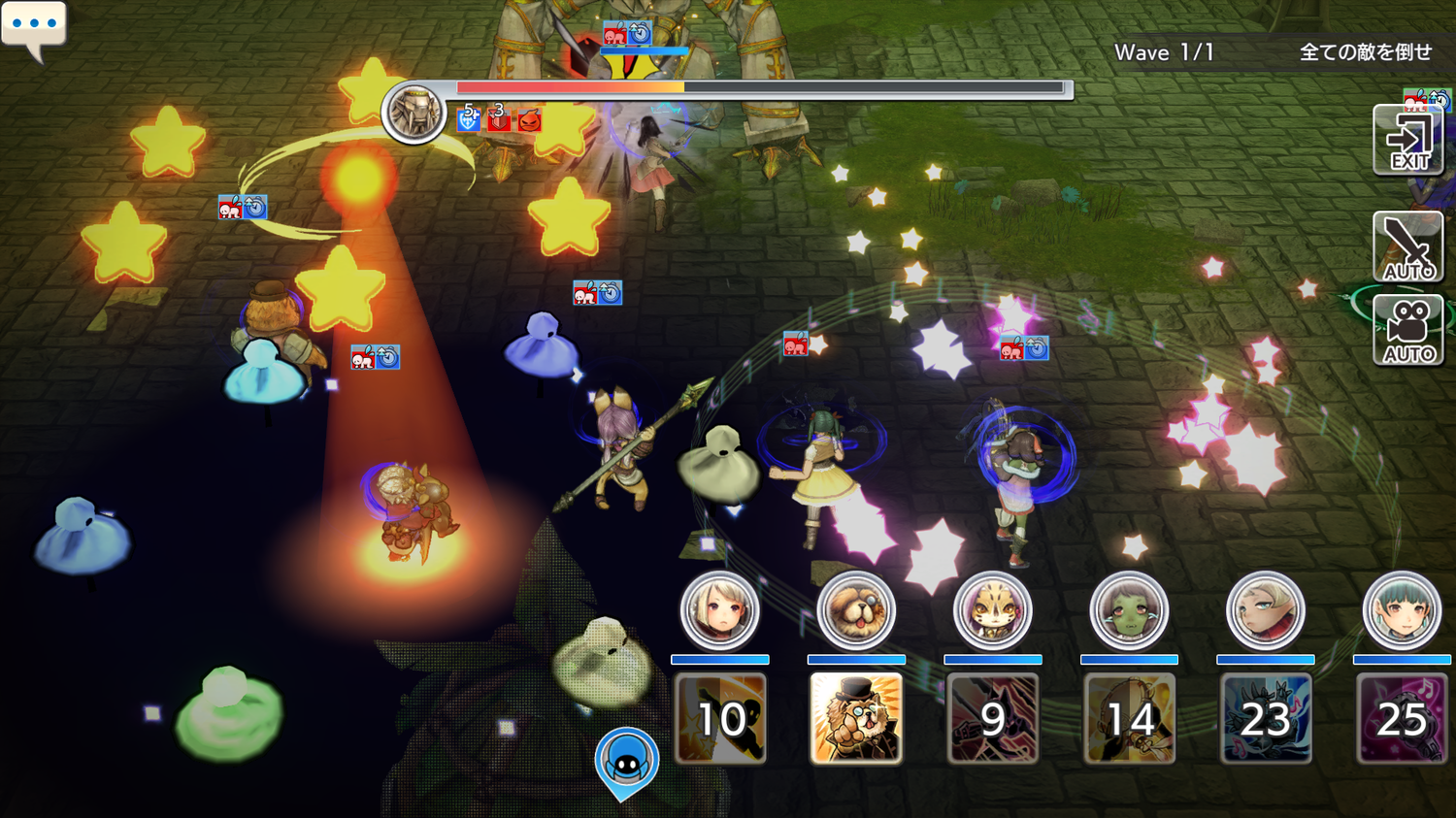Exit the battle with the EXIT button
The height and width of the screenshot is (818, 1456).
tap(1408, 141)
